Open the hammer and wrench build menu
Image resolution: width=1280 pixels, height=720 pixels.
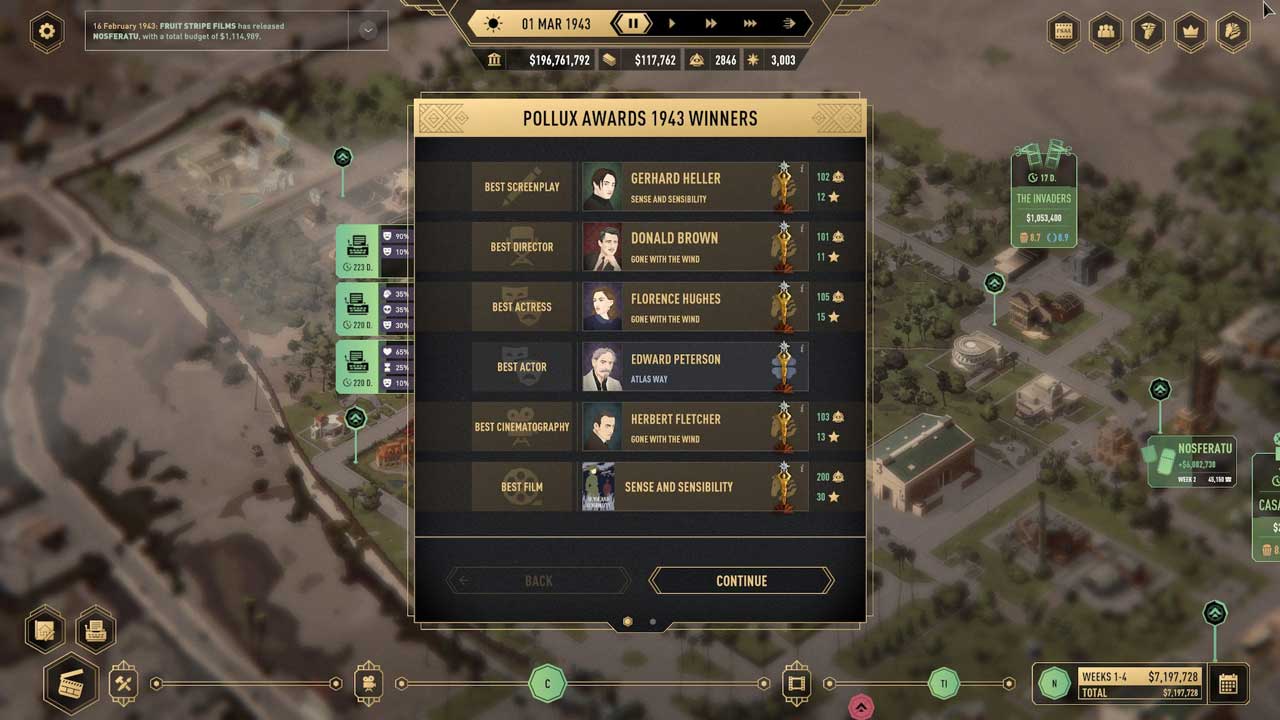pos(124,684)
